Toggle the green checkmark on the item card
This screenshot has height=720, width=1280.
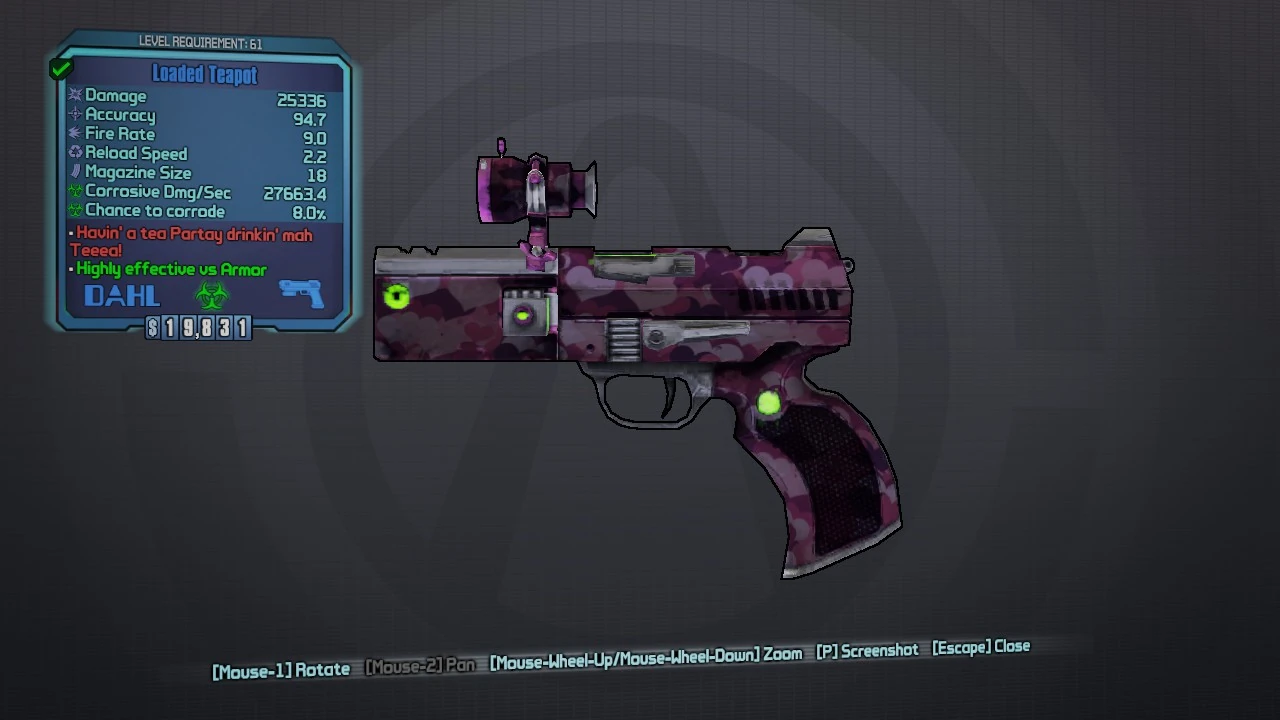coord(60,67)
